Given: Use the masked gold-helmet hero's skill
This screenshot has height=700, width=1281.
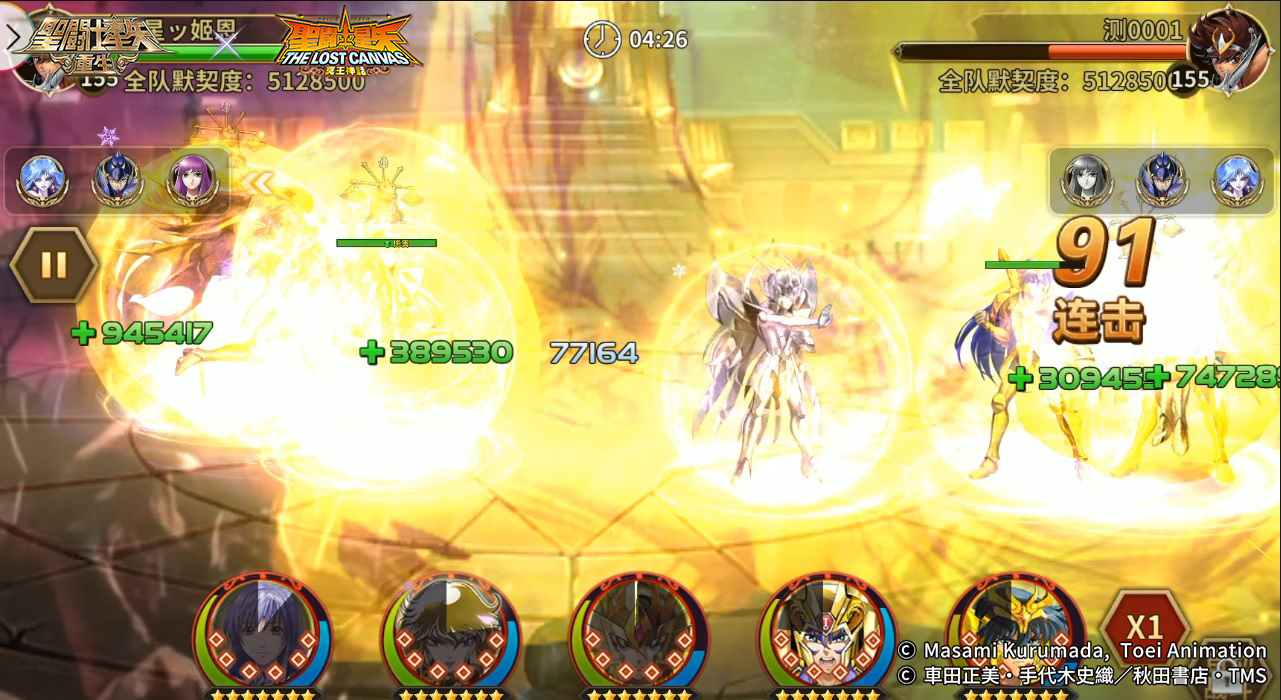Looking at the screenshot, I should 638,631.
